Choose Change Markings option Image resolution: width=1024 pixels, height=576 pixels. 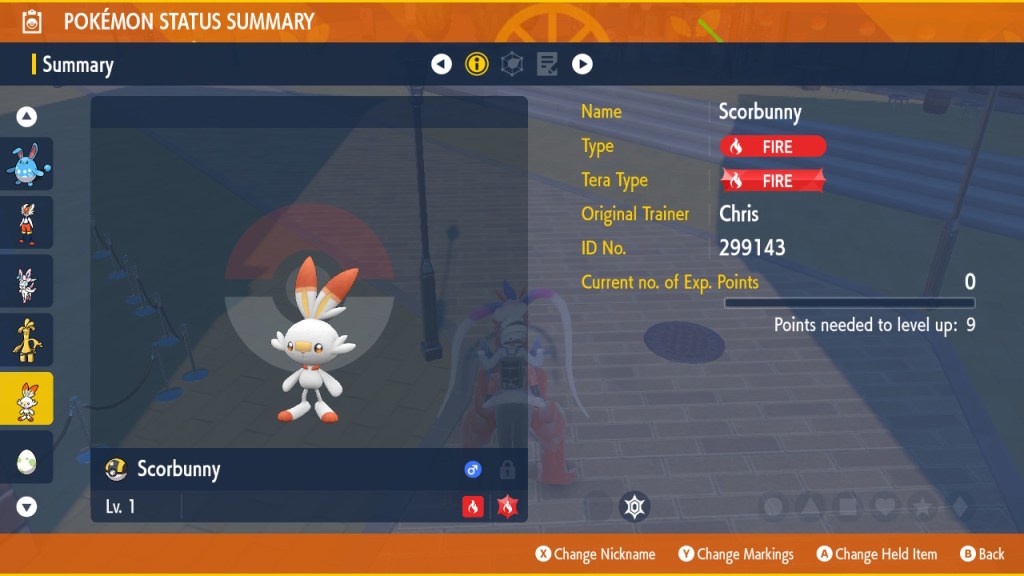pyautogui.click(x=736, y=554)
